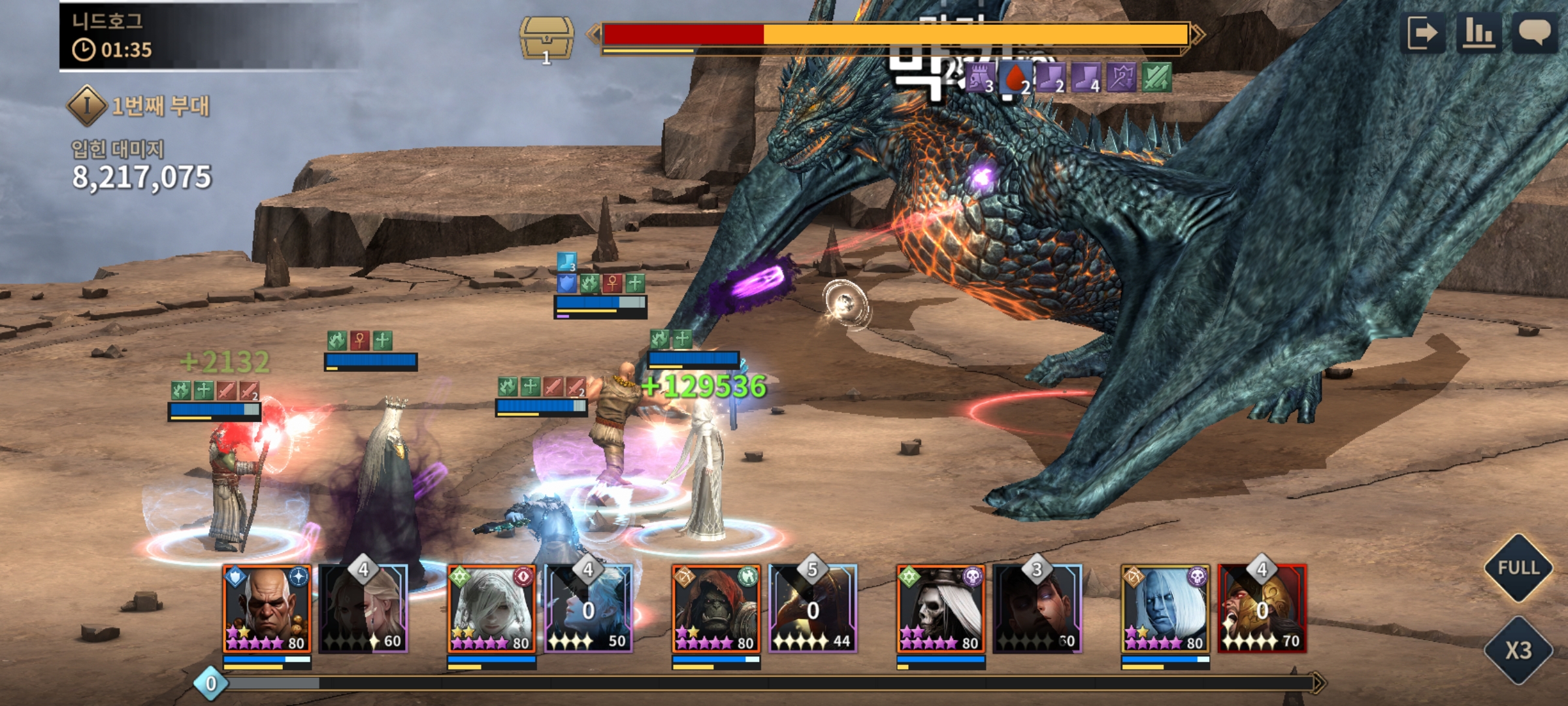
Task: Toggle the FULL auto-battle diamond
Action: 1518,567
